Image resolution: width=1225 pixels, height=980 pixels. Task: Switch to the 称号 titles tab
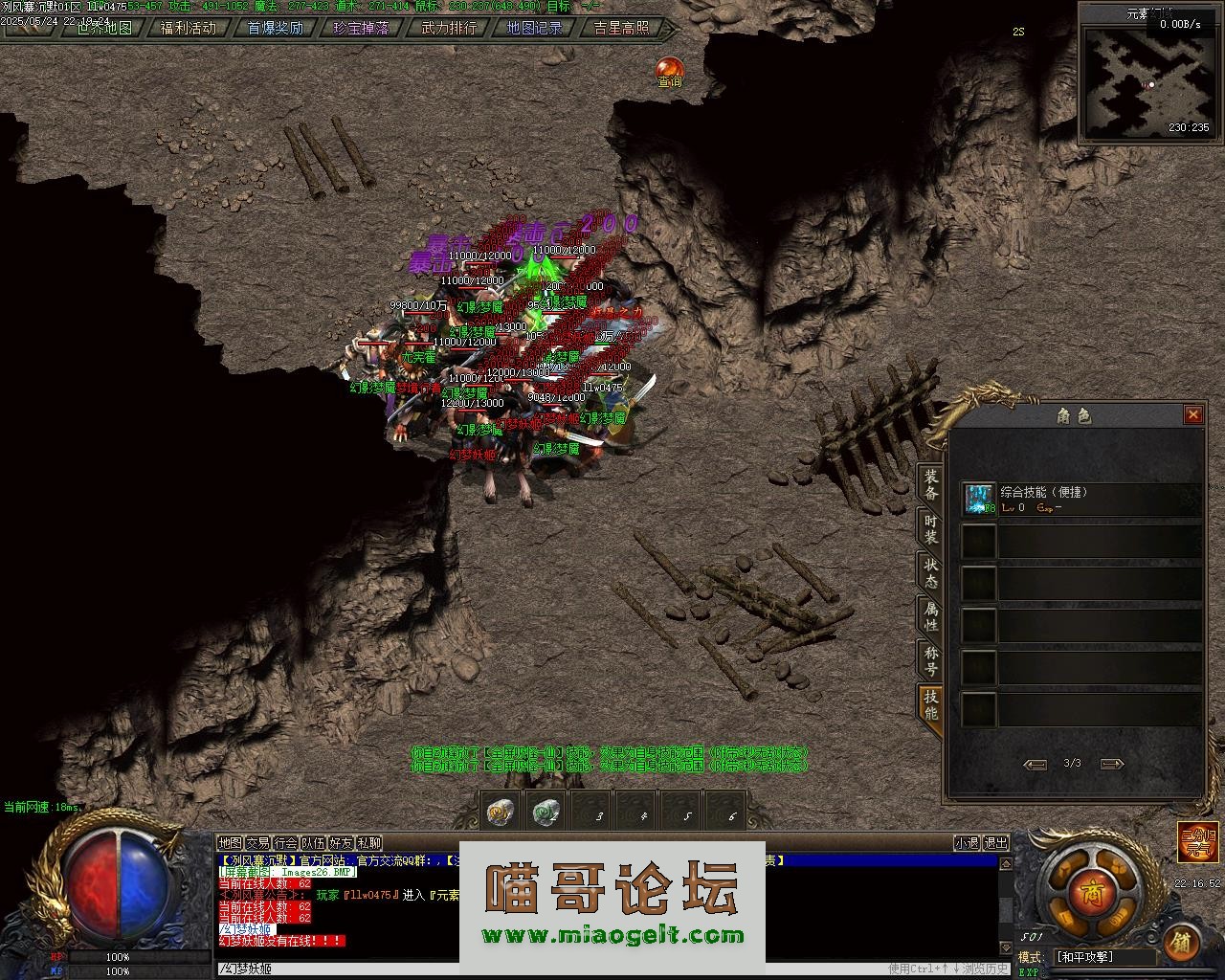click(930, 660)
